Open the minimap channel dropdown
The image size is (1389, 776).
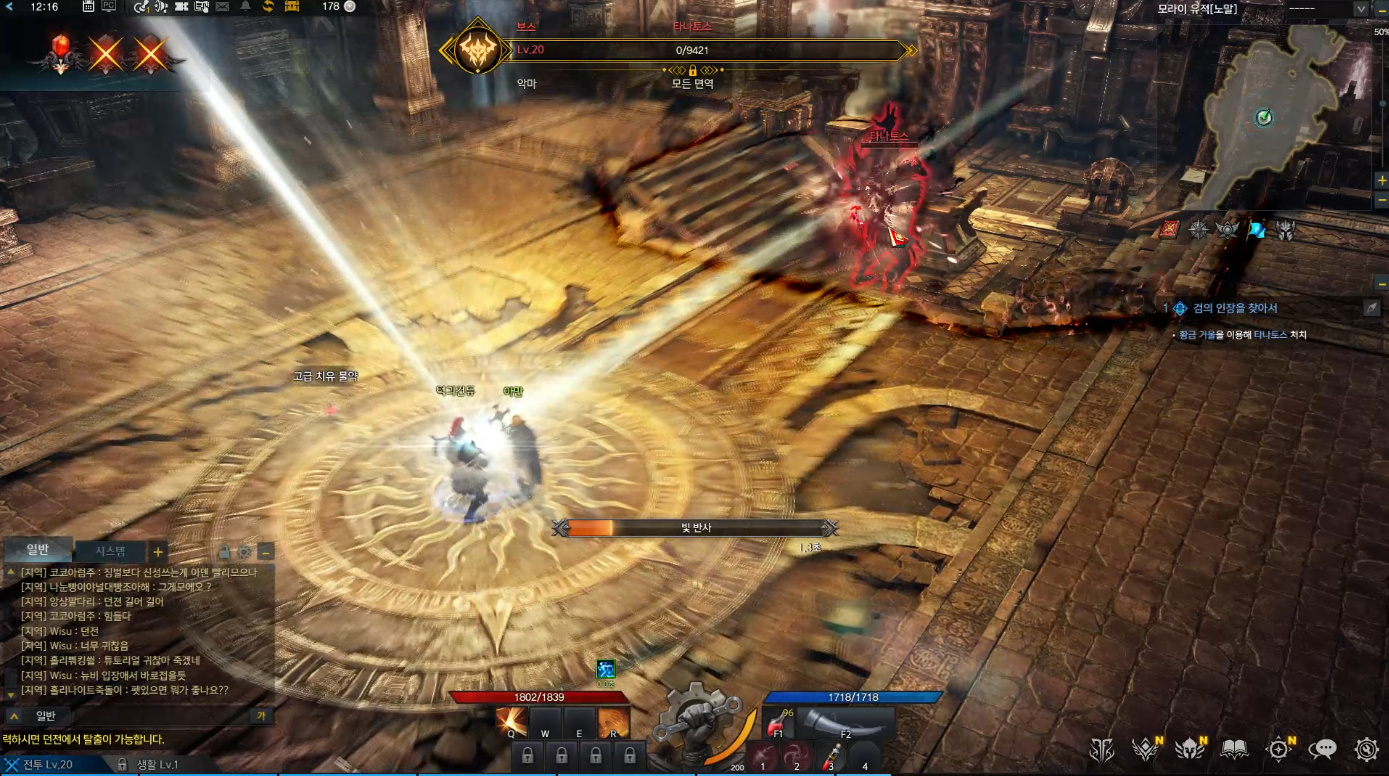click(x=1360, y=8)
